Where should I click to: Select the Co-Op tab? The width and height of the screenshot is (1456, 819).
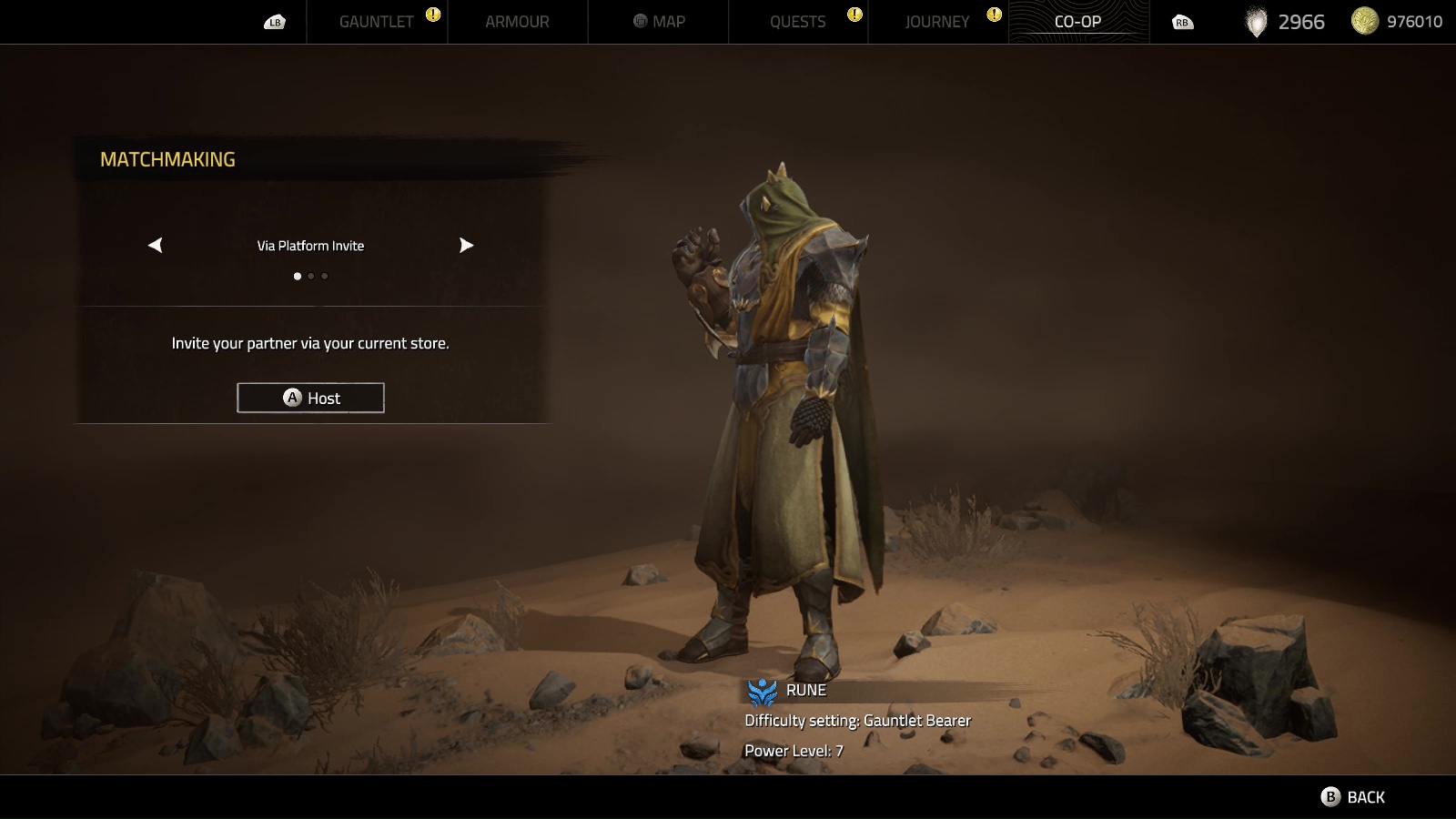[1077, 22]
